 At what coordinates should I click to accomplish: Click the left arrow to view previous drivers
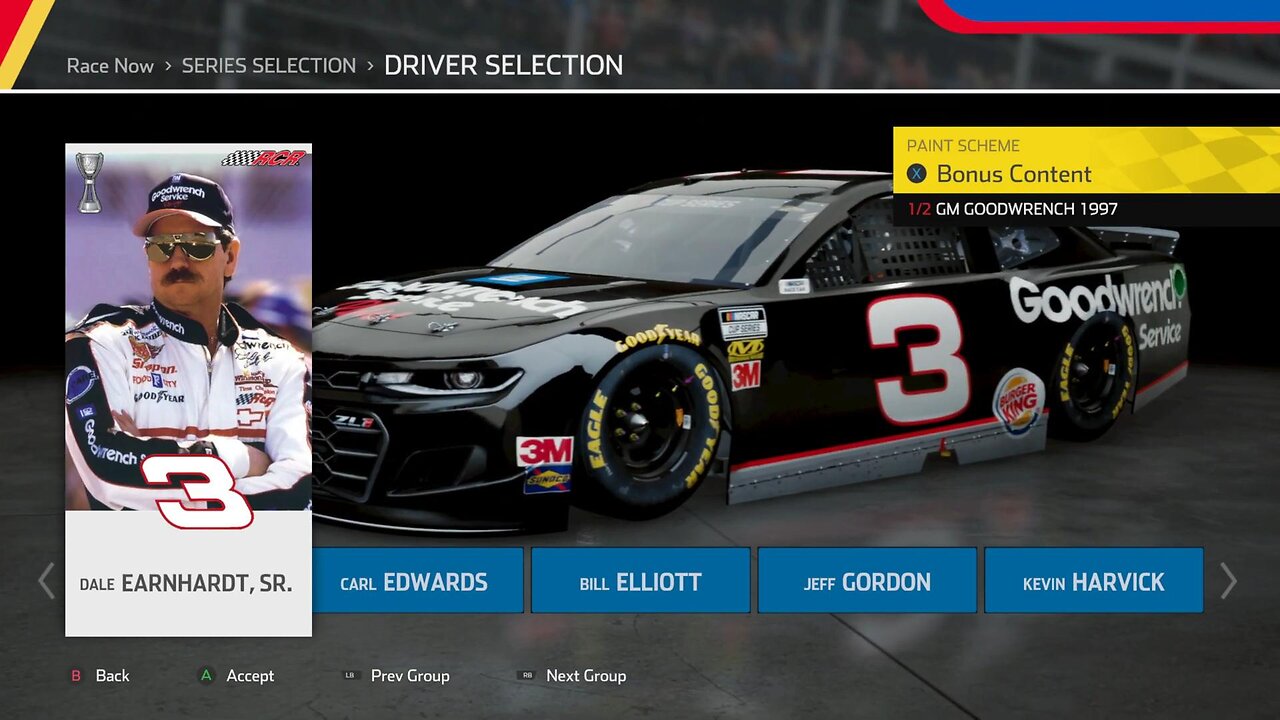(x=44, y=580)
